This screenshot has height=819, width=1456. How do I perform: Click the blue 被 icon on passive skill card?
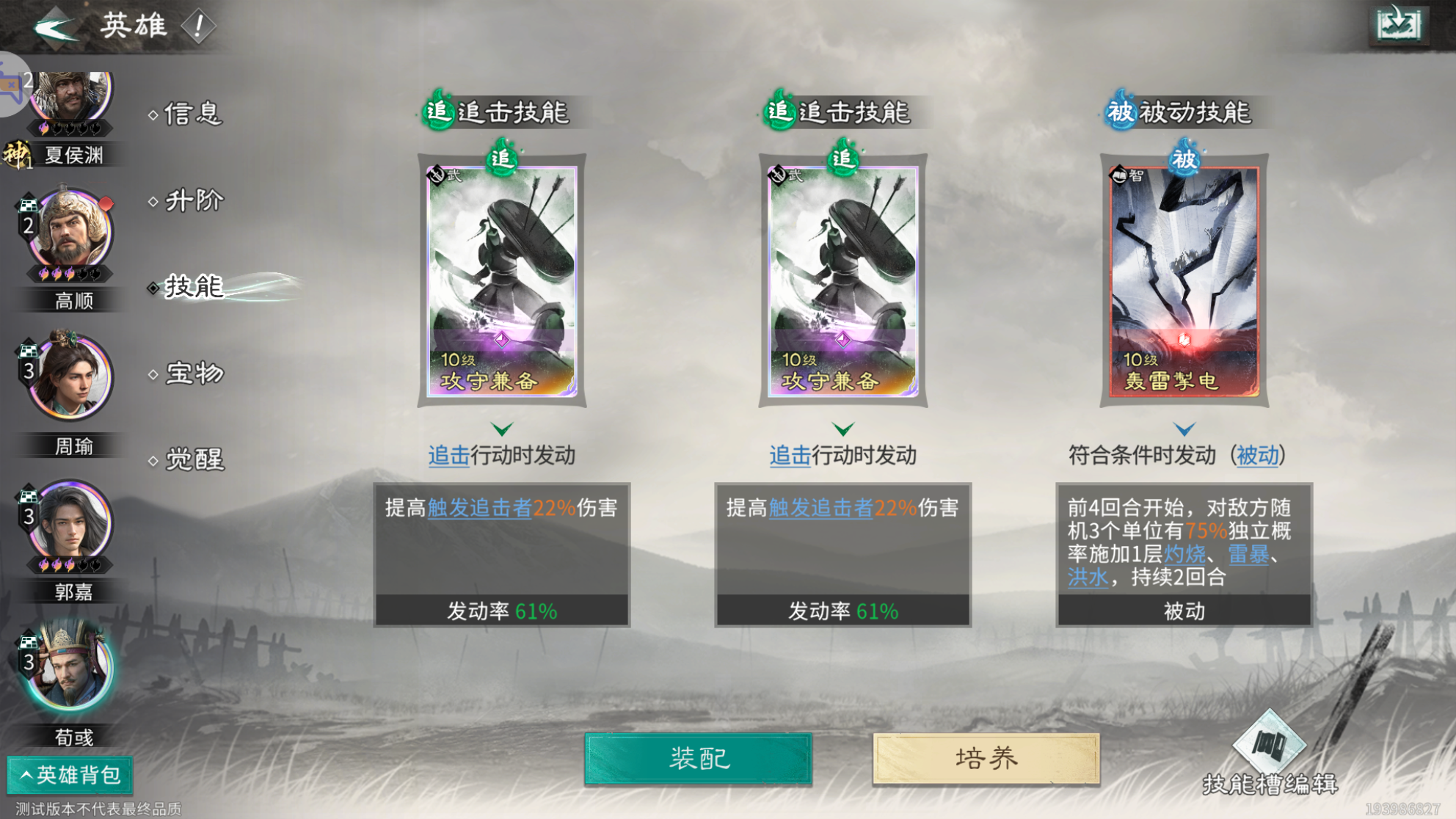[1184, 156]
